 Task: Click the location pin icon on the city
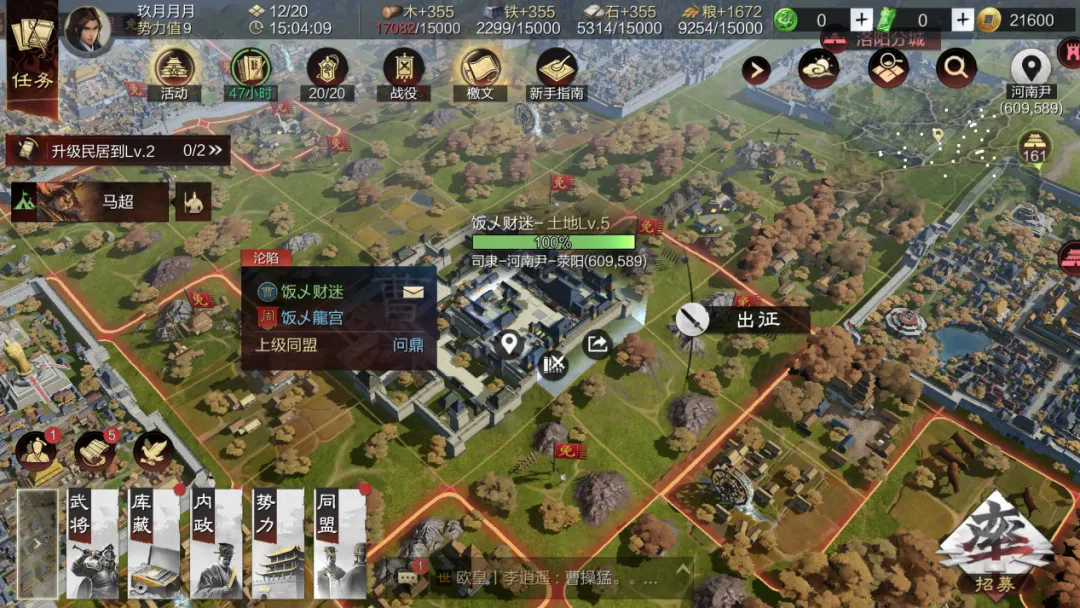point(510,345)
